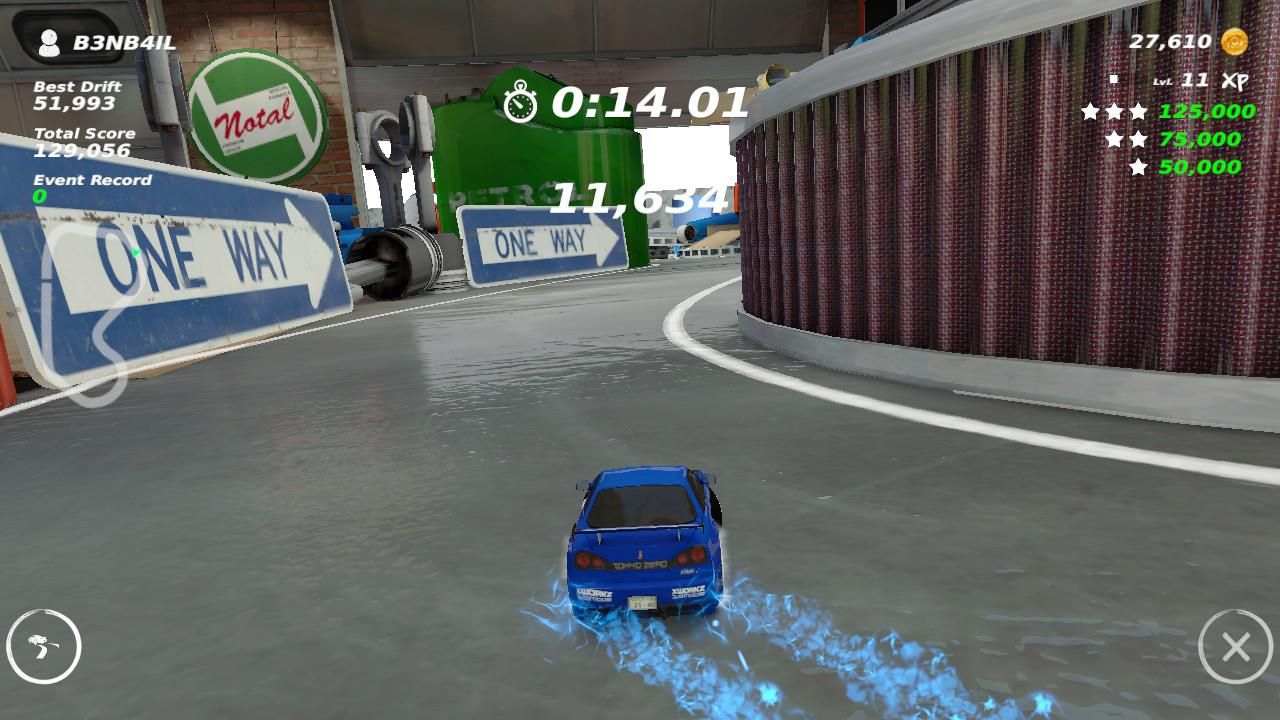The height and width of the screenshot is (720, 1280).
Task: Click the three-star 125,000 rating icon
Action: (1112, 111)
